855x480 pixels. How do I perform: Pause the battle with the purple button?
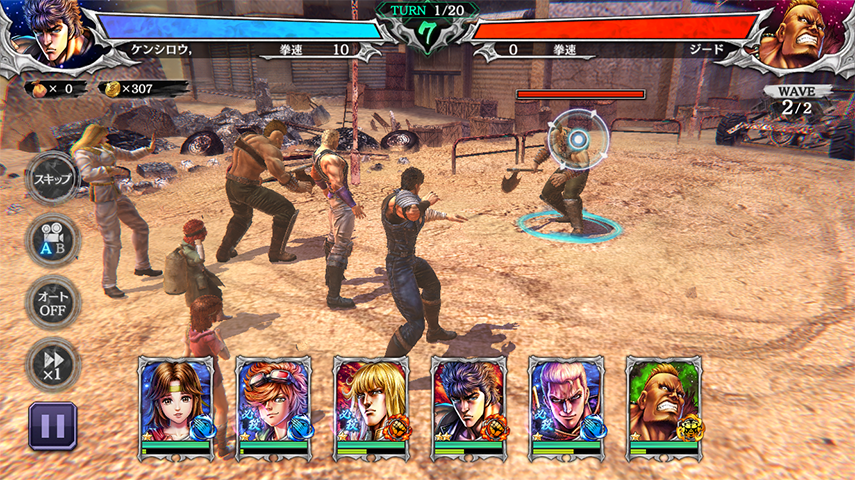pyautogui.click(x=52, y=426)
